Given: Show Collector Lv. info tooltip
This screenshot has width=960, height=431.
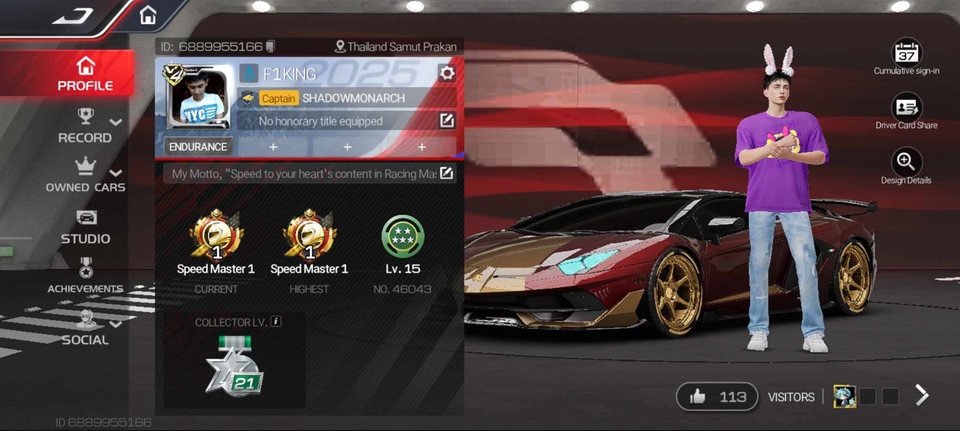Looking at the screenshot, I should [x=276, y=322].
